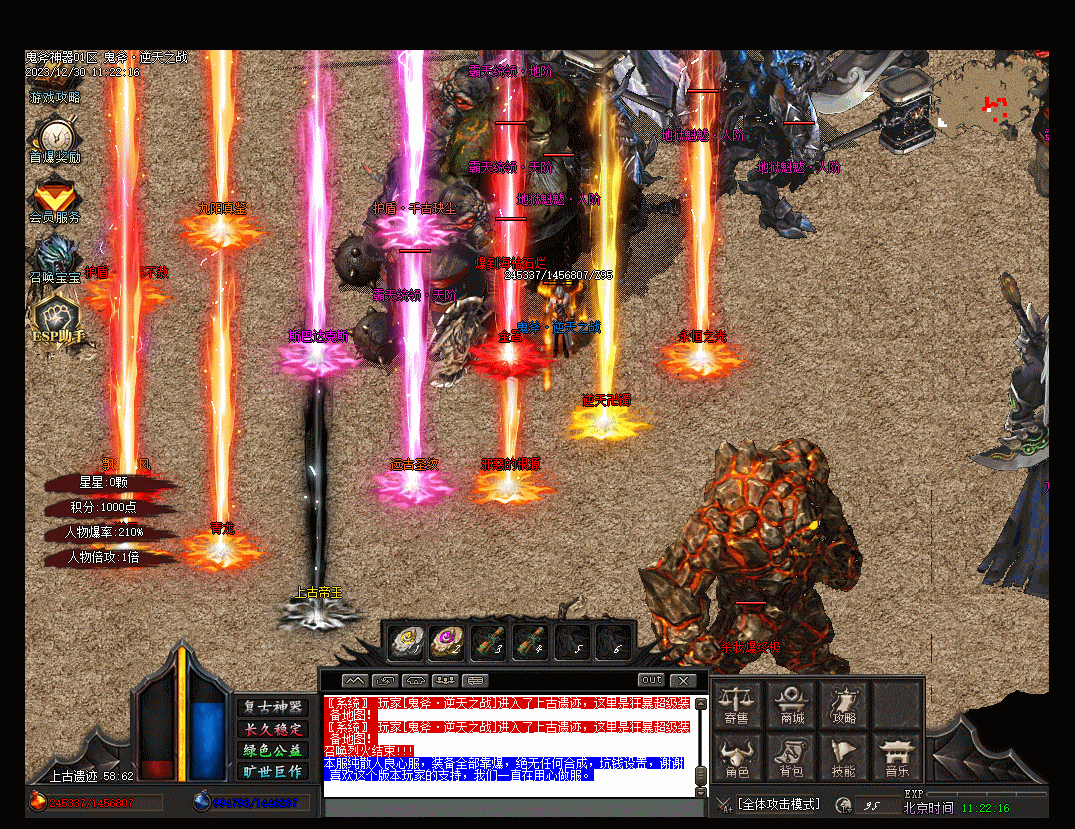Use the green scroll in hotbar slot 3
This screenshot has width=1075, height=829.
489,641
